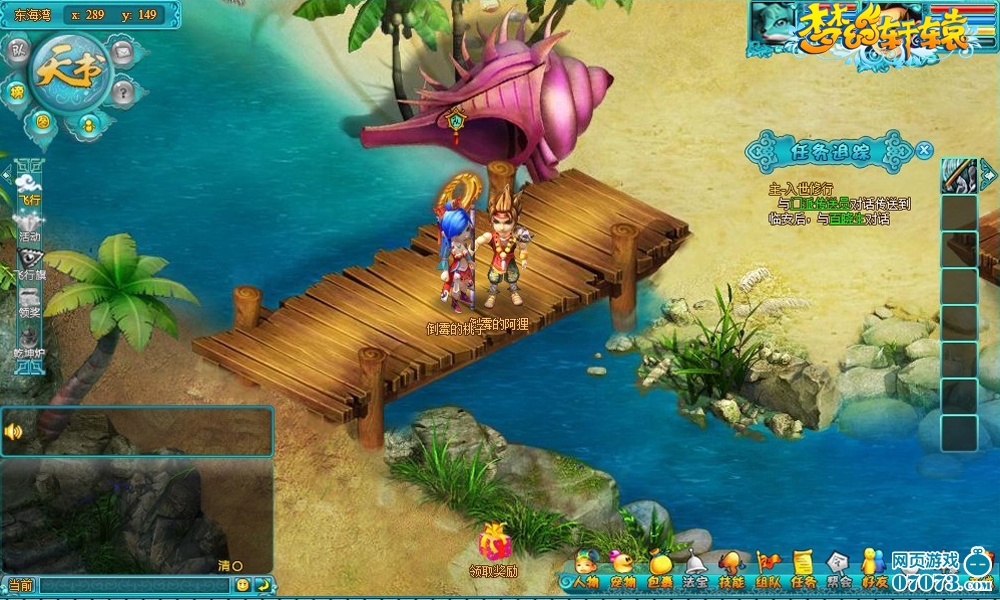Image resolution: width=1000 pixels, height=600 pixels.
Task: Open the question mark help icon
Action: [x=123, y=93]
